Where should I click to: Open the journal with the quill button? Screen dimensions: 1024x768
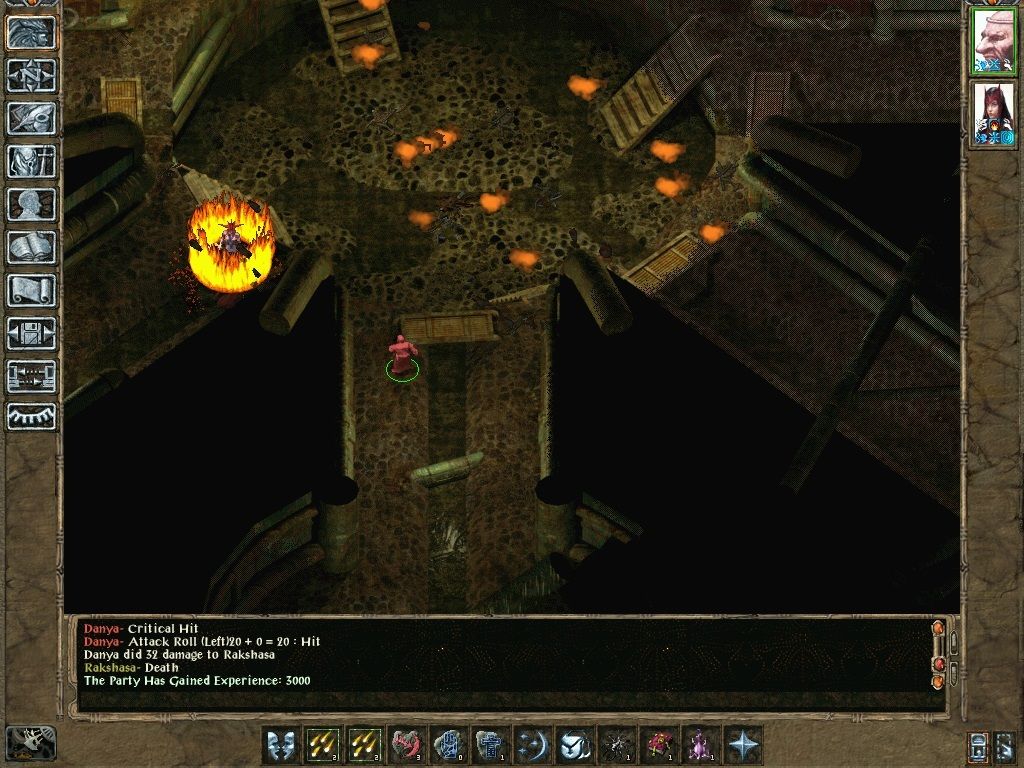(31, 118)
